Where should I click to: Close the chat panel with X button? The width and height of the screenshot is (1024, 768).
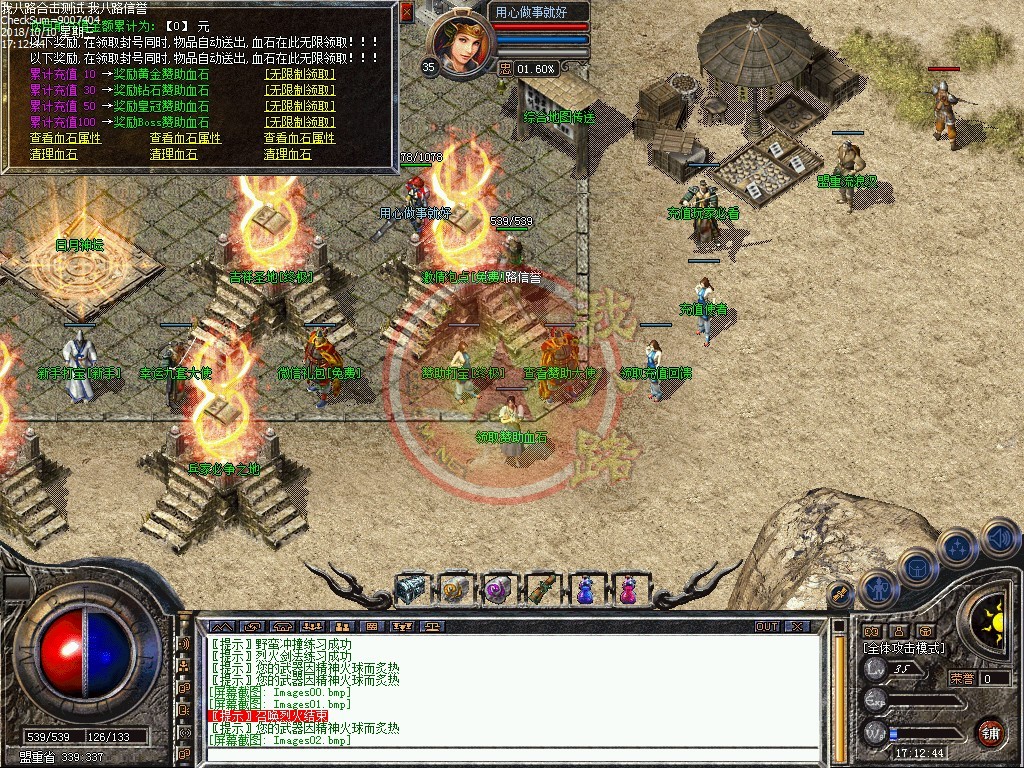tap(797, 626)
